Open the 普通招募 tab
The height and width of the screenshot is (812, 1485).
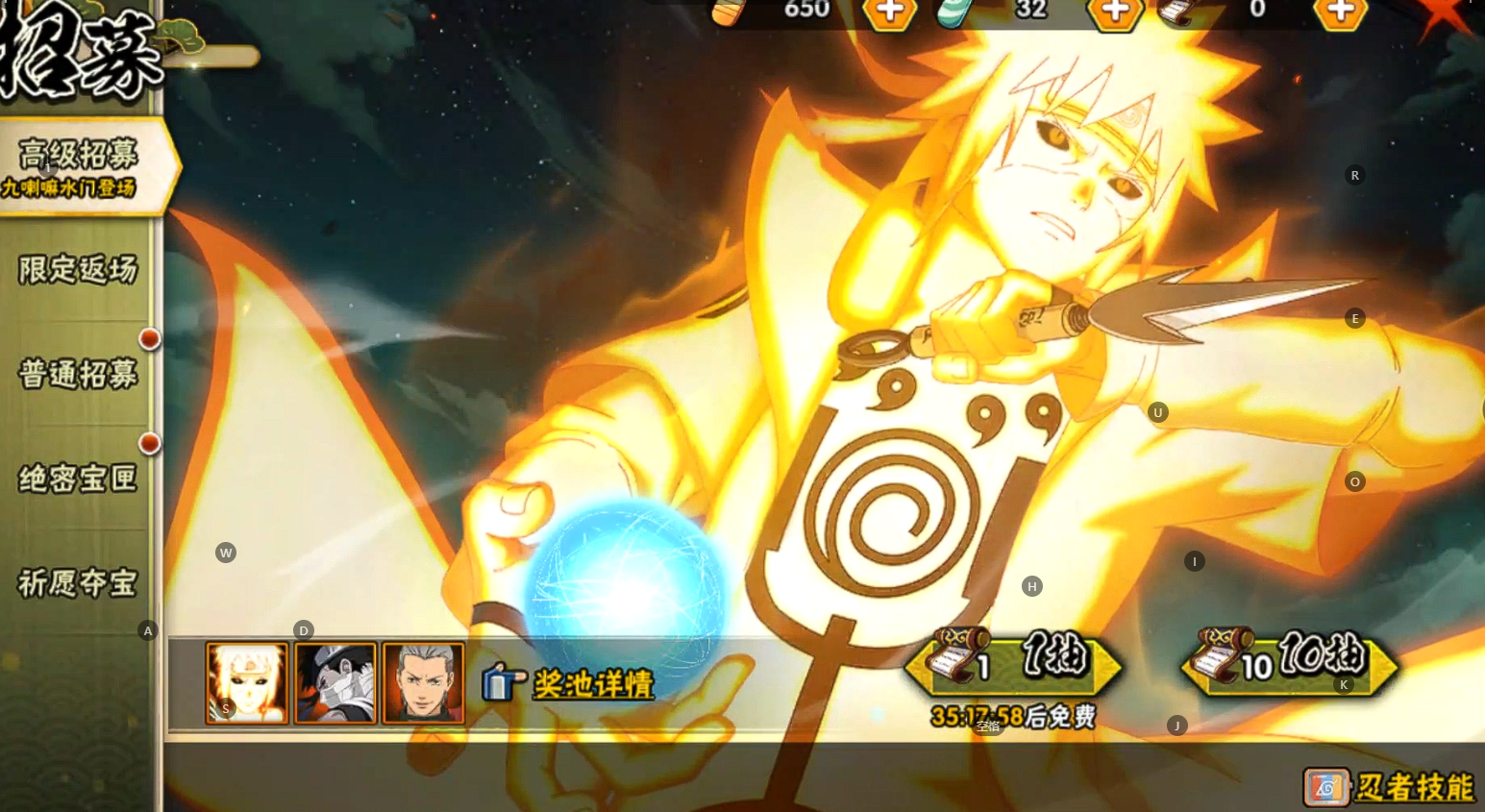click(79, 374)
